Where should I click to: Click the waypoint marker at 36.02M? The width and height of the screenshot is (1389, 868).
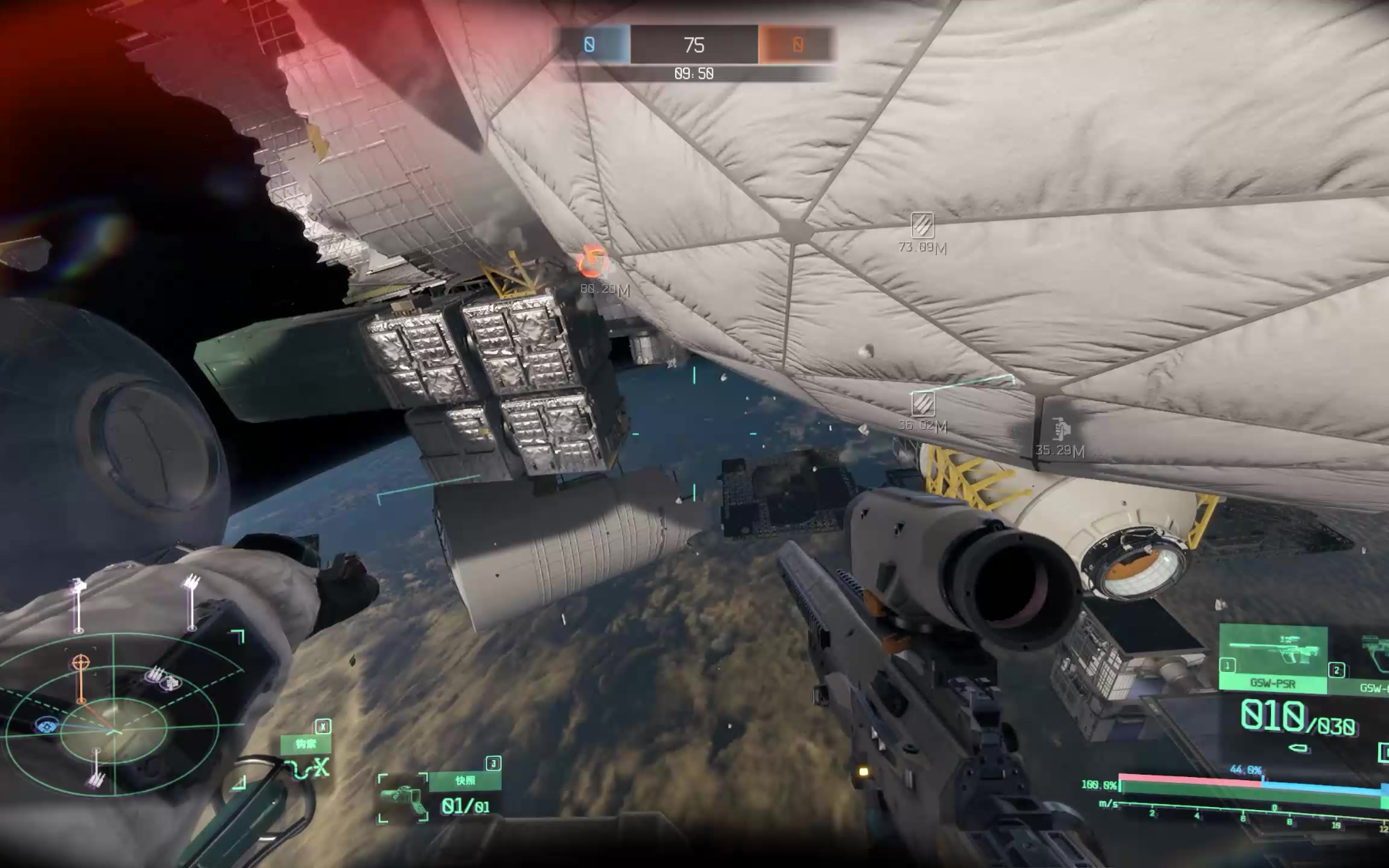923,404
